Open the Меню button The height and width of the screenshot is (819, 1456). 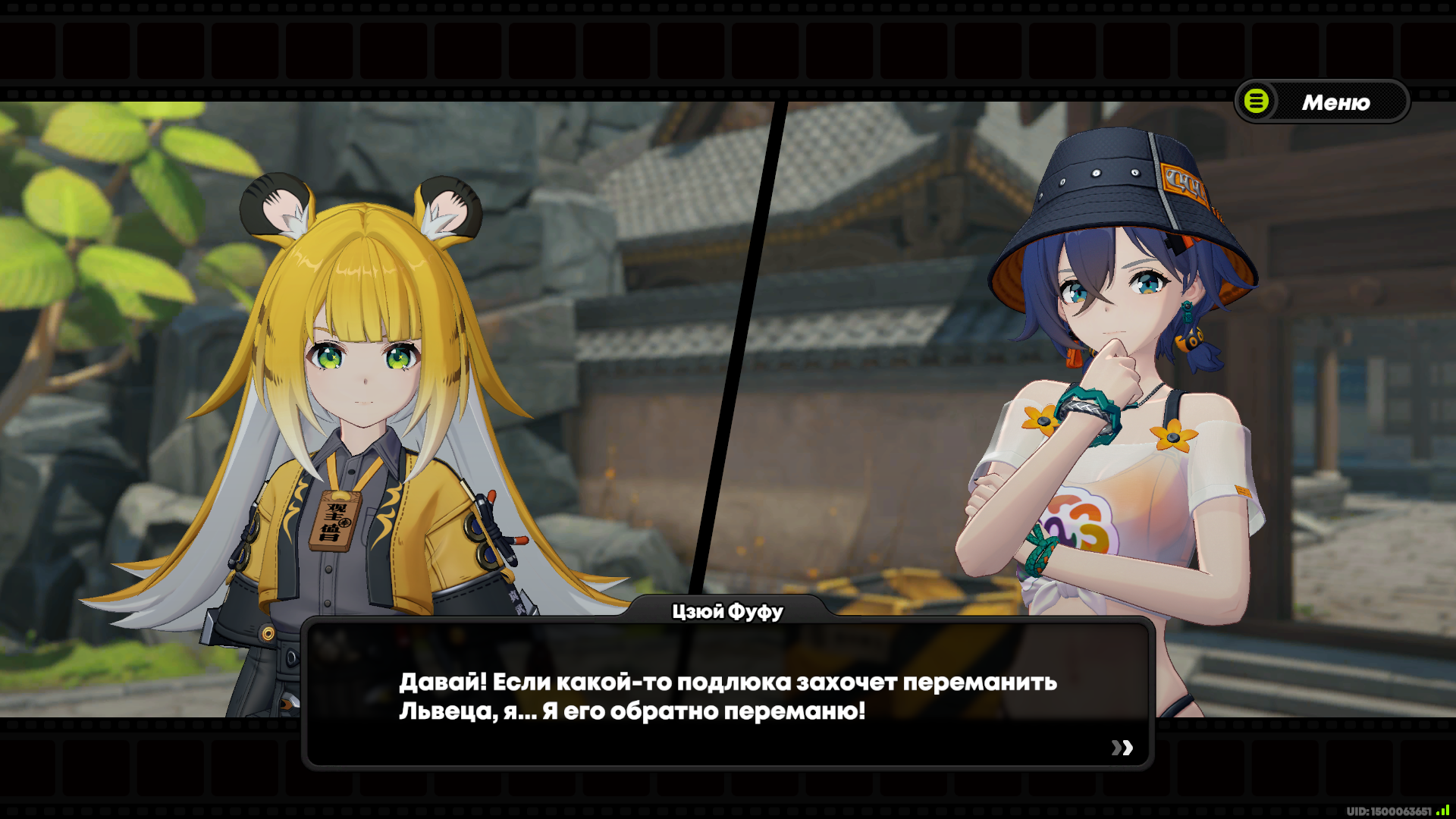(x=1322, y=102)
